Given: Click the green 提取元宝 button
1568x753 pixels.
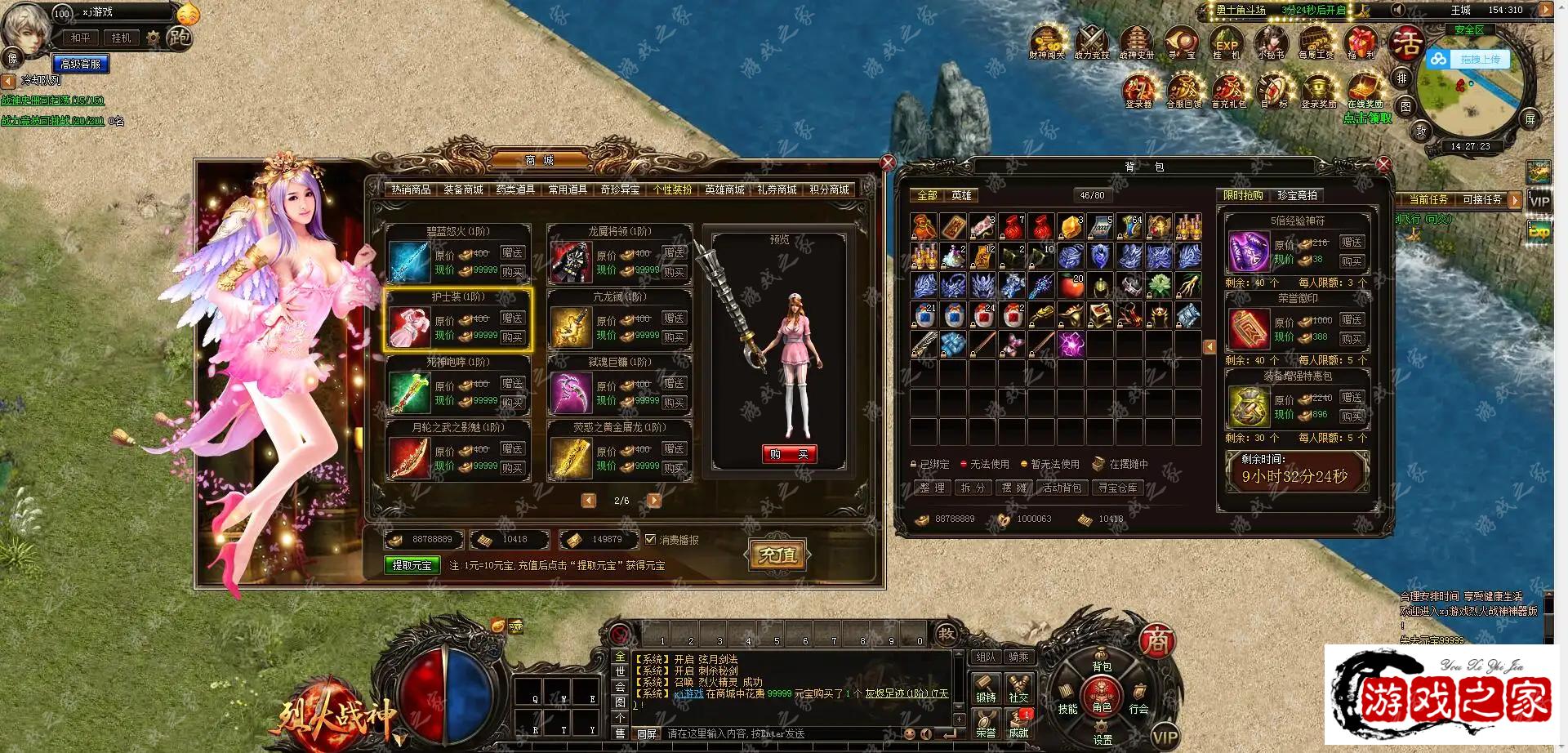Looking at the screenshot, I should tap(412, 565).
